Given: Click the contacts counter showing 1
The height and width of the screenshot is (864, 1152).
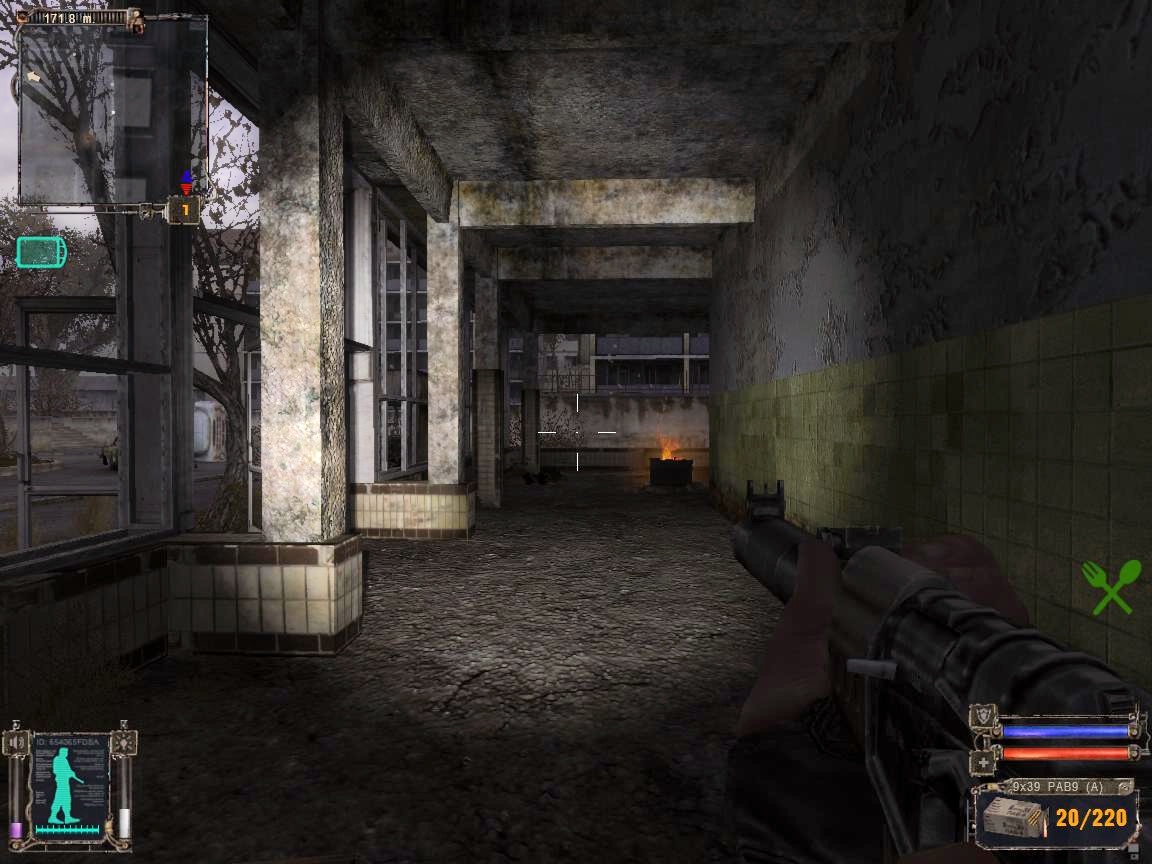Looking at the screenshot, I should point(184,211).
